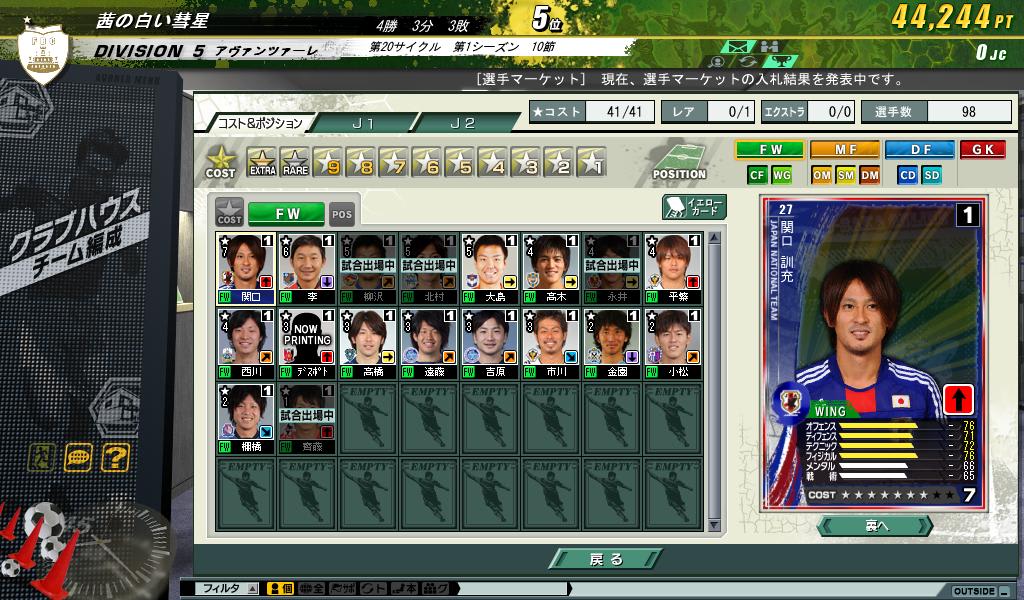The height and width of the screenshot is (600, 1024).
Task: Select the 西川 player card
Action: pyautogui.click(x=245, y=343)
